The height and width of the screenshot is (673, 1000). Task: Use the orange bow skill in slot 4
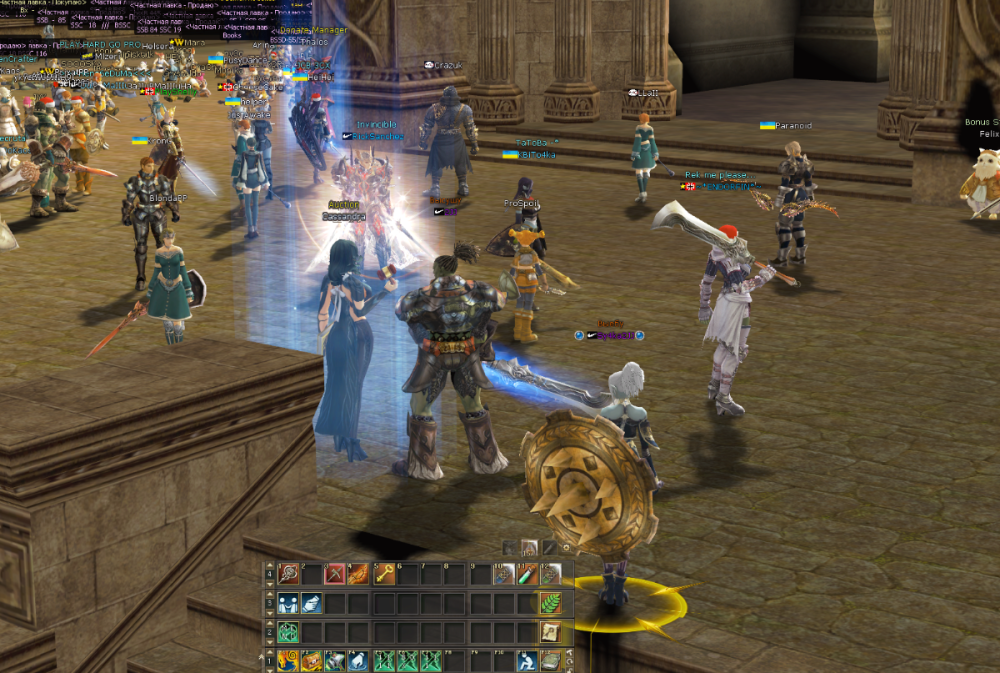coord(359,574)
